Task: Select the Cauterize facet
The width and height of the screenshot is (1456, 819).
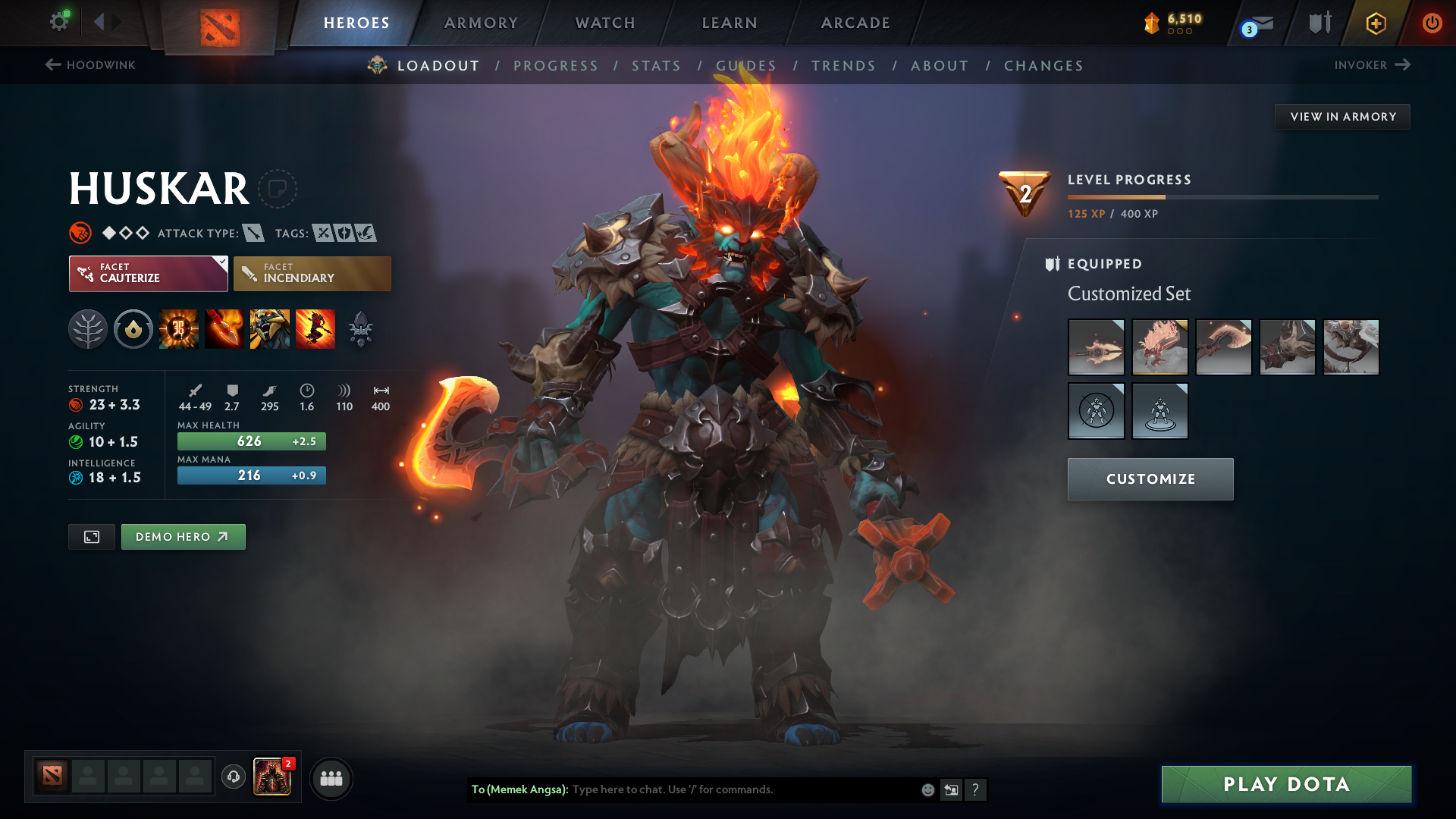Action: 148,273
